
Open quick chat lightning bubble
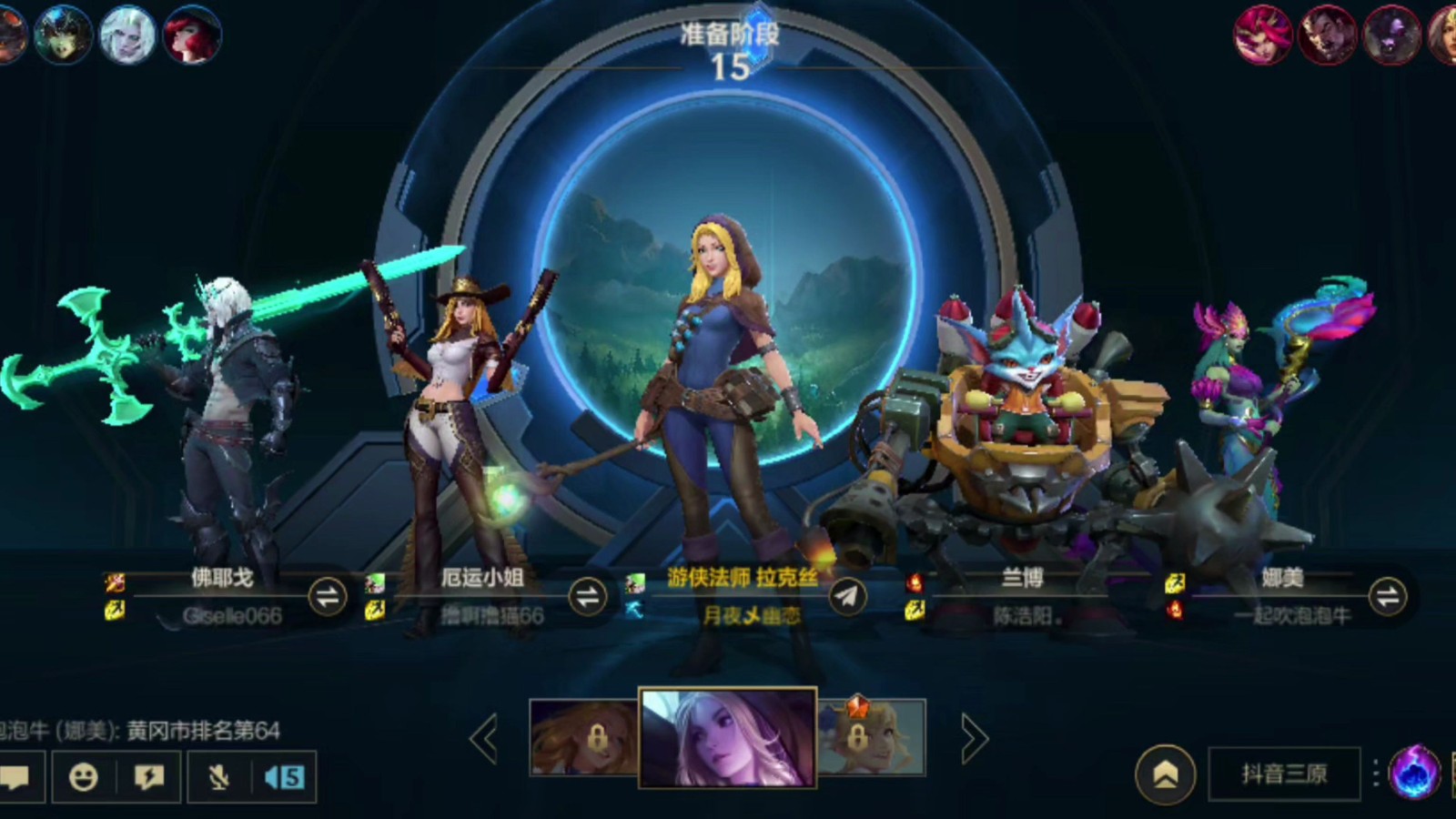(149, 777)
